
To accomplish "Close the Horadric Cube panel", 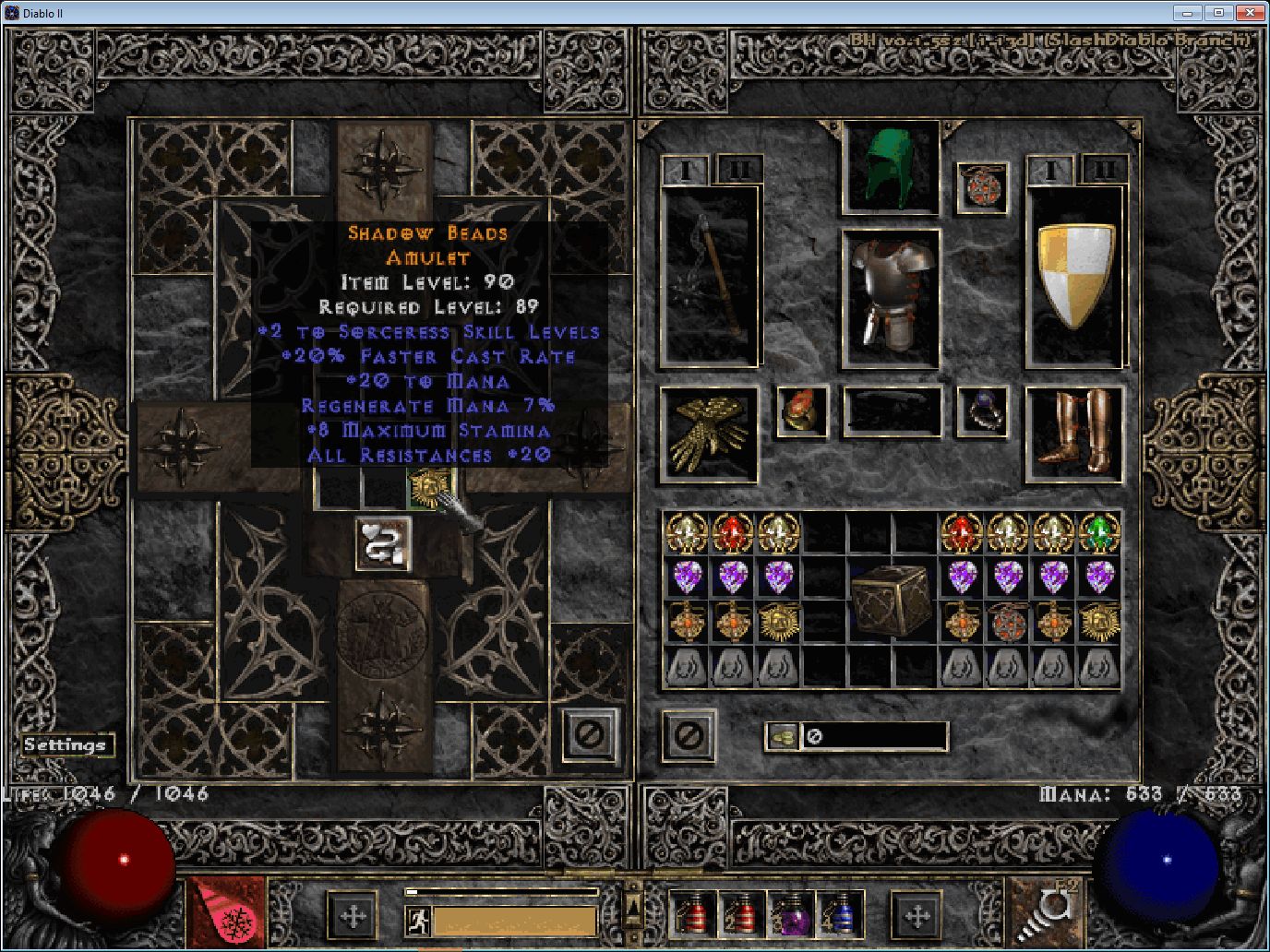I will point(590,735).
